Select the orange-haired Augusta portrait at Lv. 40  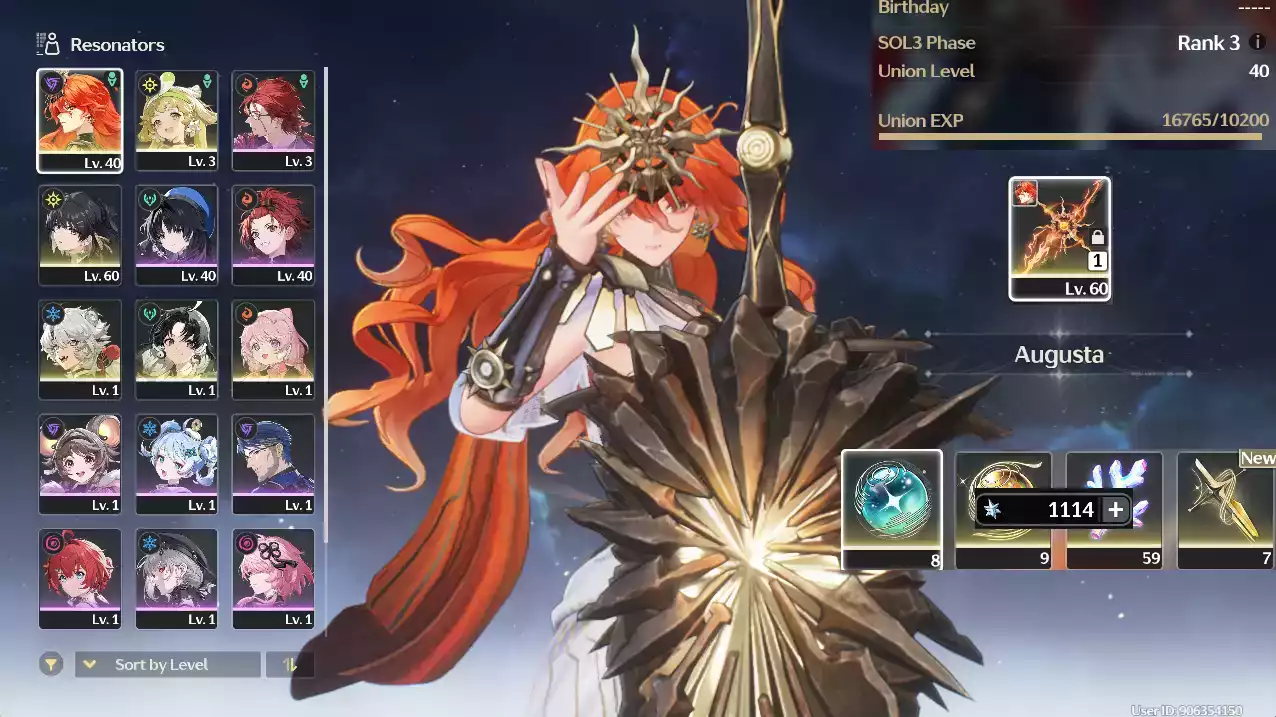coord(80,120)
